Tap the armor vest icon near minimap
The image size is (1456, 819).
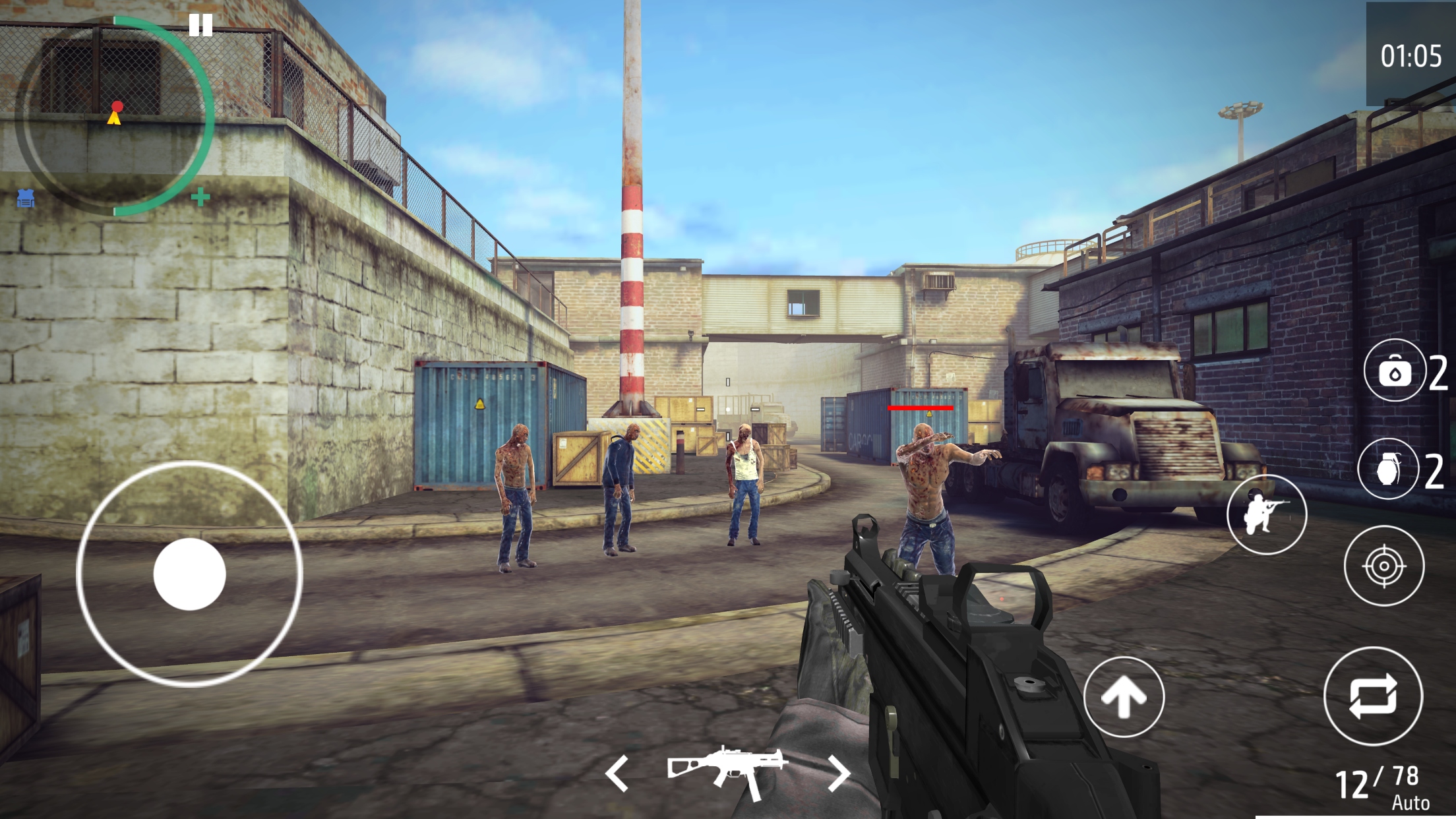tap(25, 198)
